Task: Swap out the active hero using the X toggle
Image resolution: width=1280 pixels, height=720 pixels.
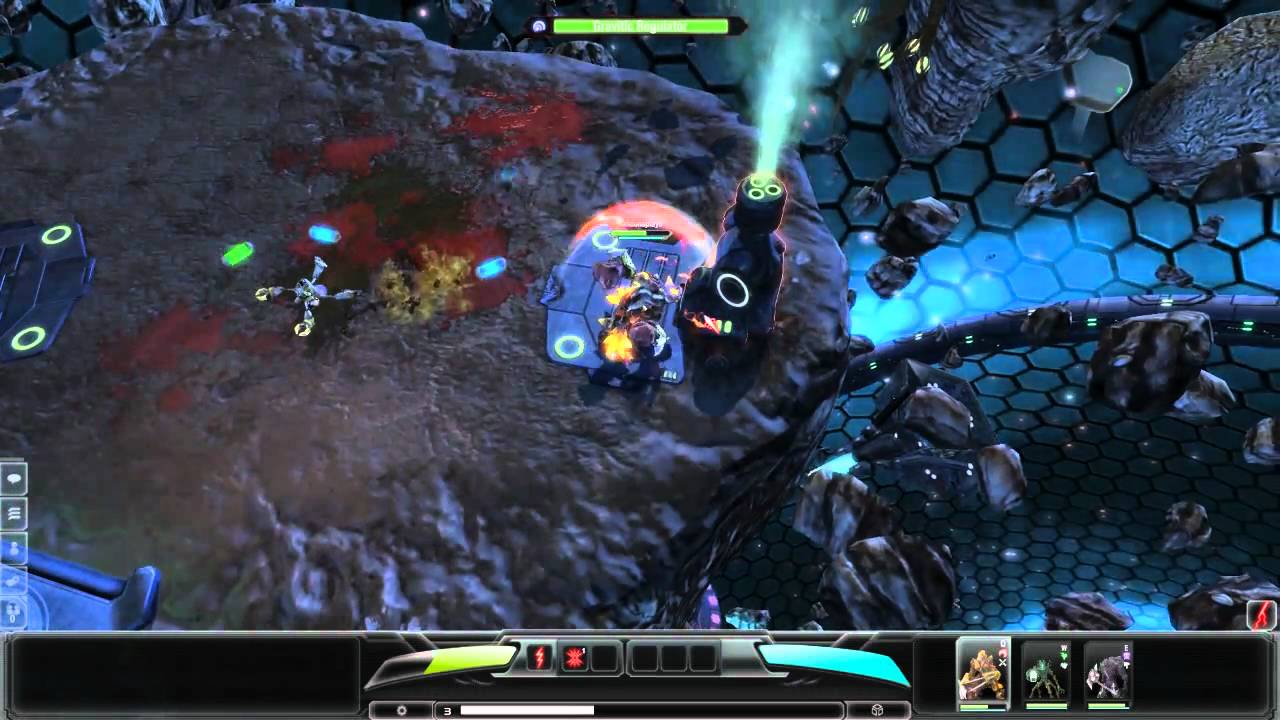Action: click(1002, 663)
